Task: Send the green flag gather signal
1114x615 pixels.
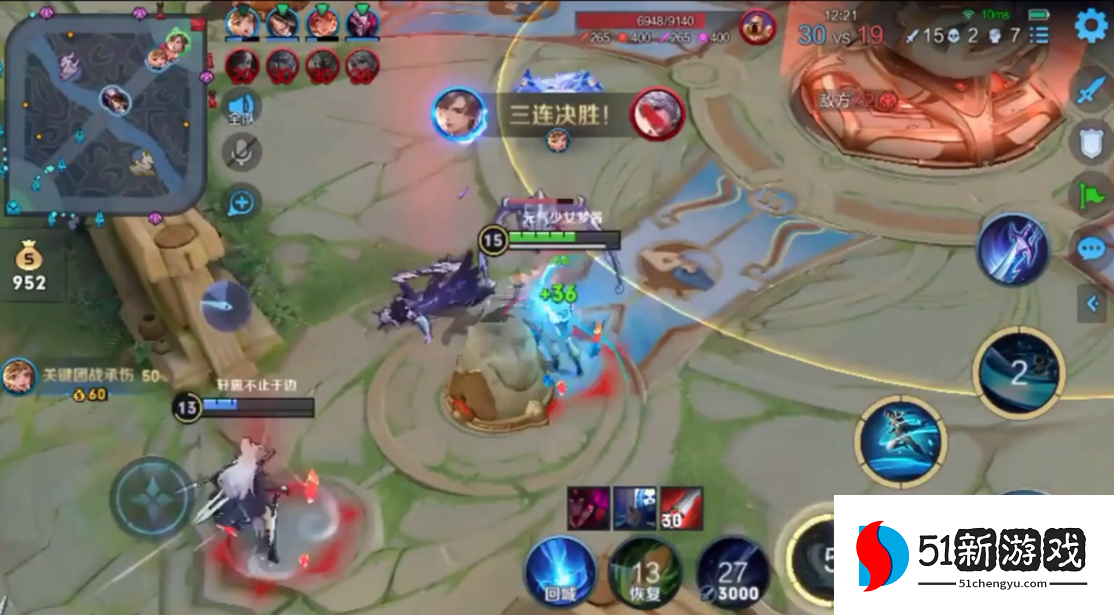Action: click(1091, 194)
